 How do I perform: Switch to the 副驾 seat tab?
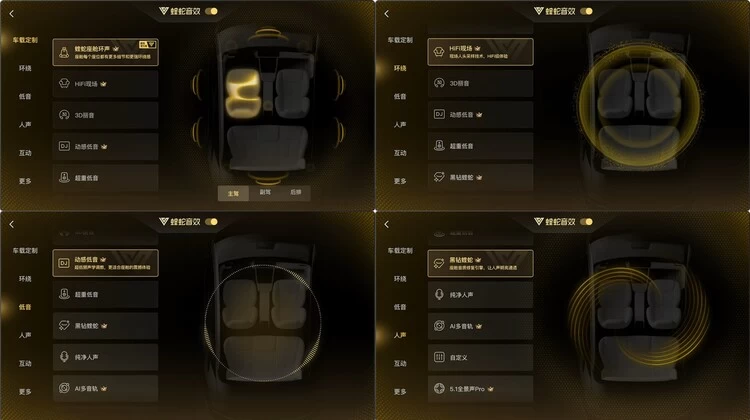click(x=264, y=192)
